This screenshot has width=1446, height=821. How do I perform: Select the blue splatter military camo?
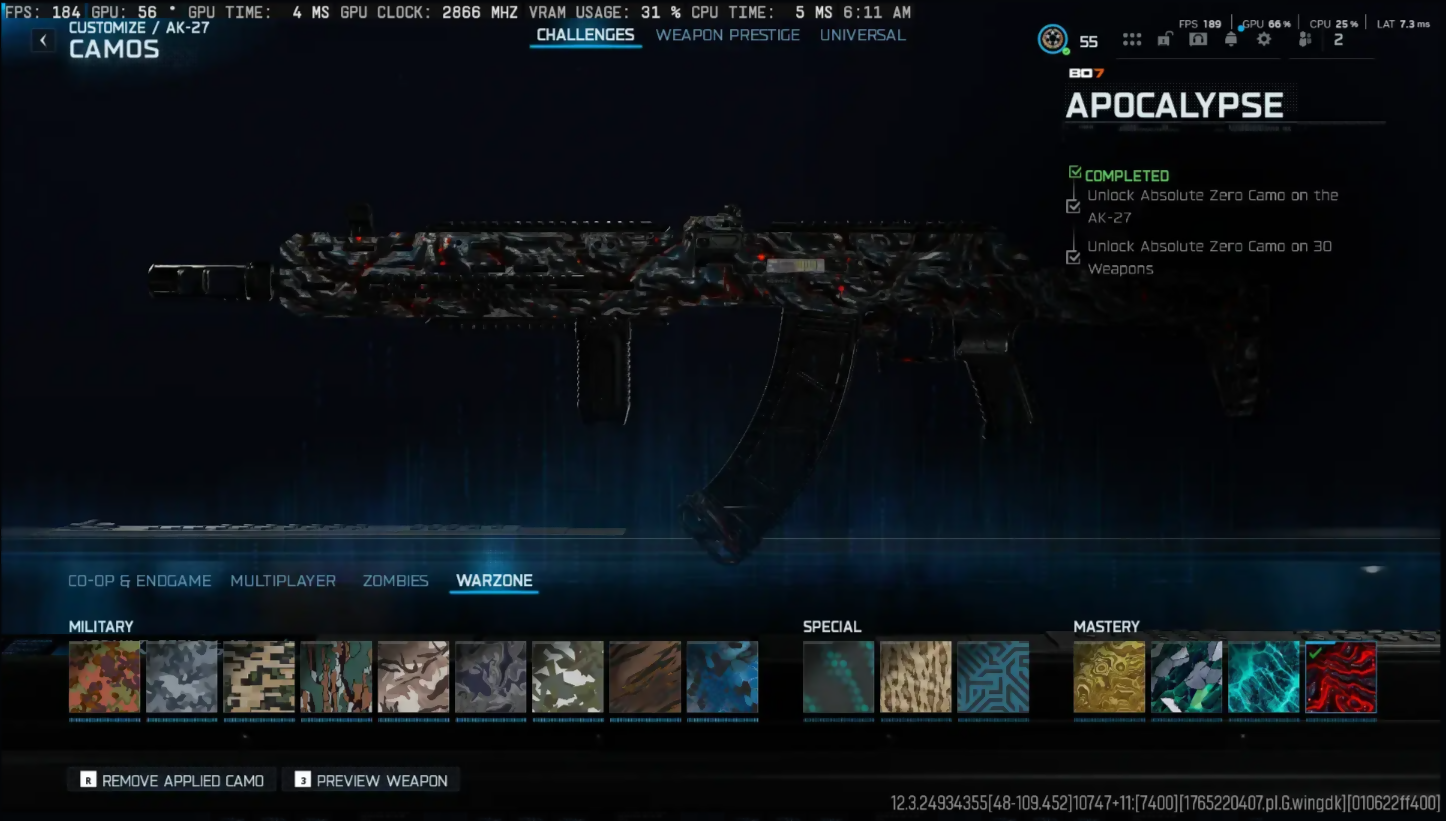(x=722, y=677)
